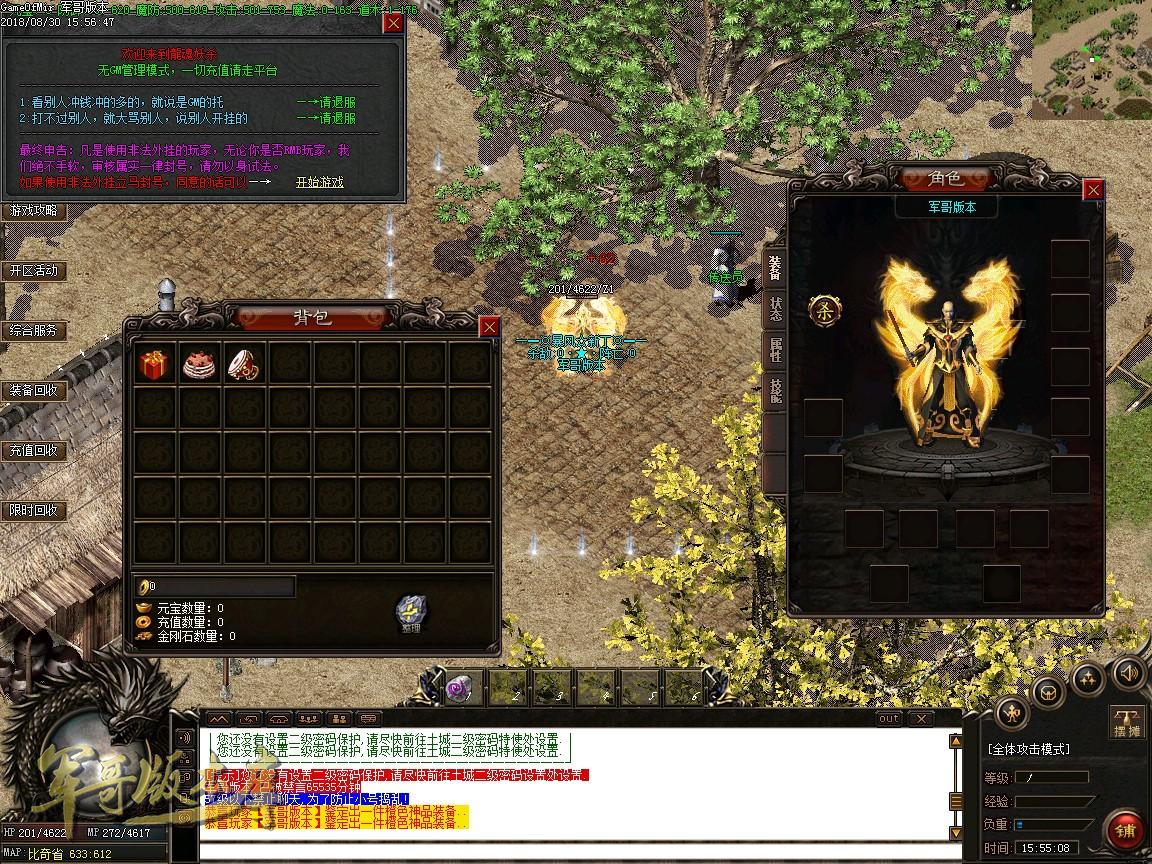The image size is (1152, 864).
Task: Select the cake item in backpack
Action: click(199, 364)
